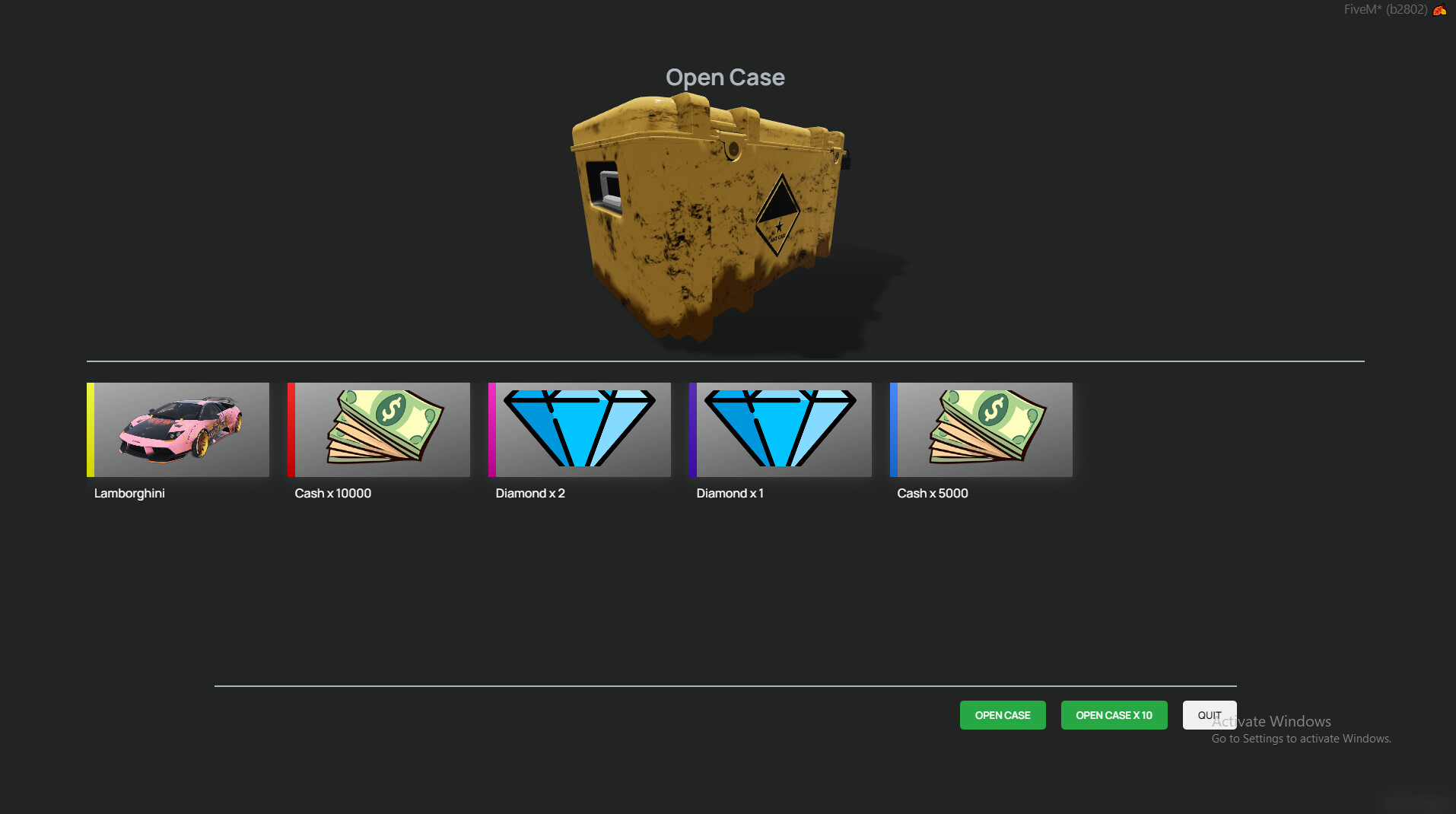1456x814 pixels.
Task: Click the FiveM burger icon top right
Action: click(1440, 10)
